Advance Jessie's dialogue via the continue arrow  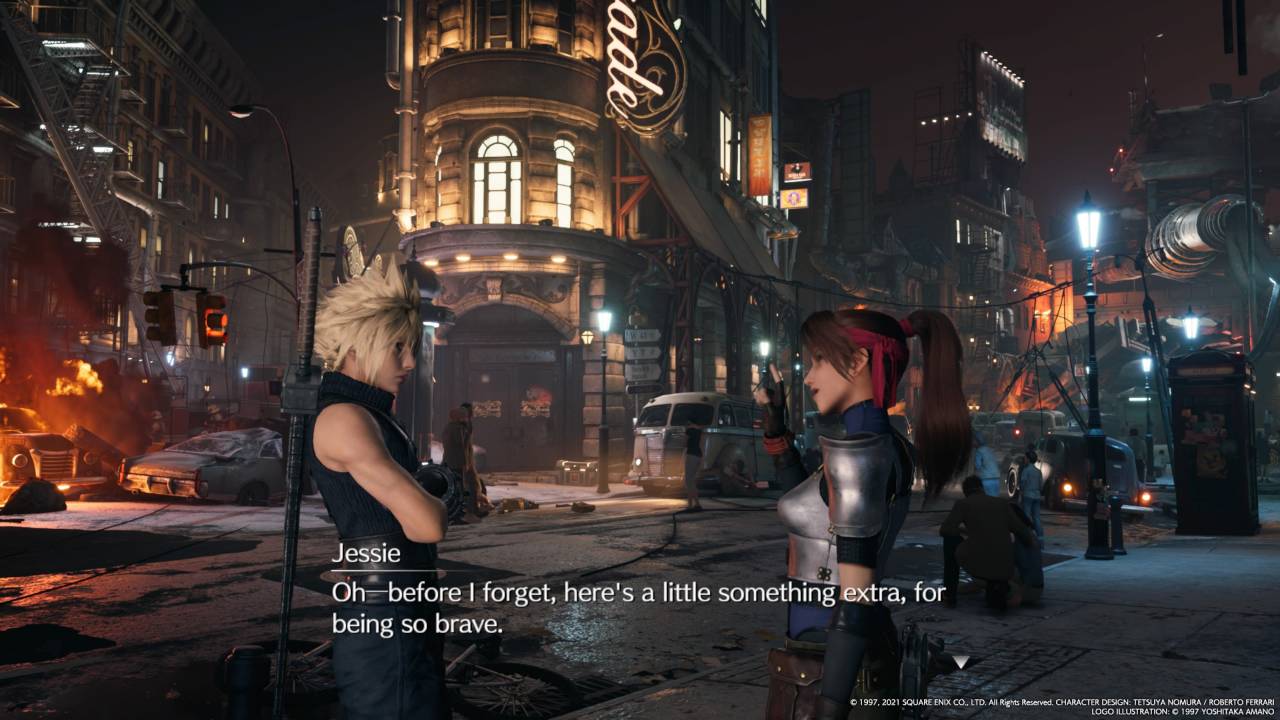click(960, 661)
